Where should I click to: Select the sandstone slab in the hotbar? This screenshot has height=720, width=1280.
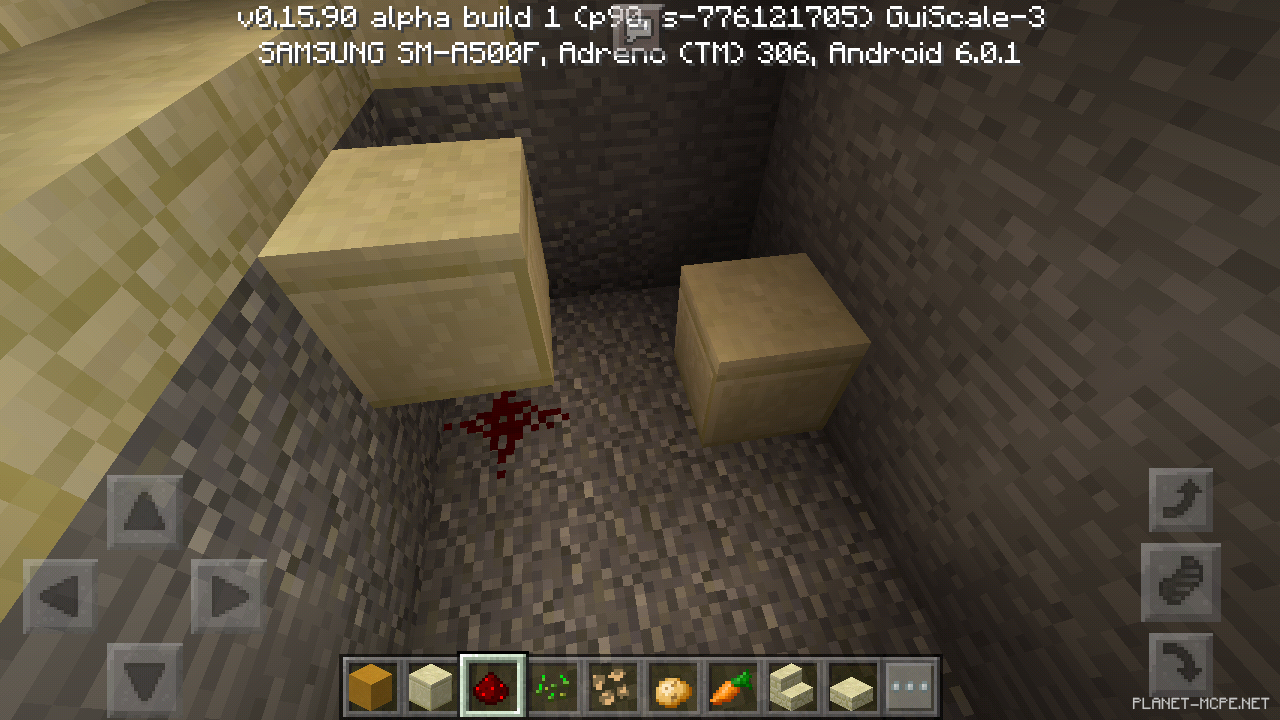tap(851, 684)
